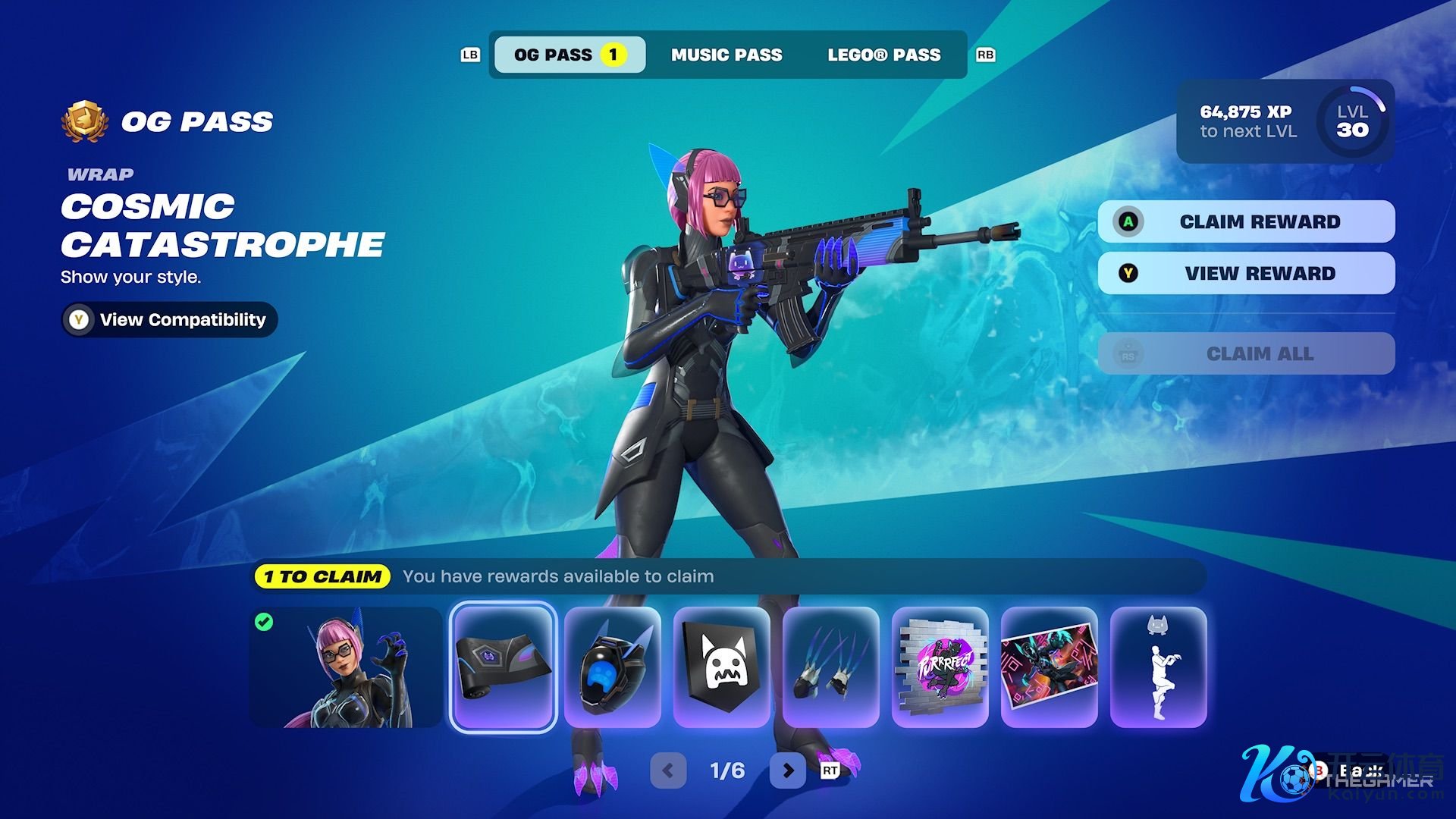Choose the Cosmic Catastrophe wrap tile
Screen dimensions: 1456x819
(x=504, y=667)
